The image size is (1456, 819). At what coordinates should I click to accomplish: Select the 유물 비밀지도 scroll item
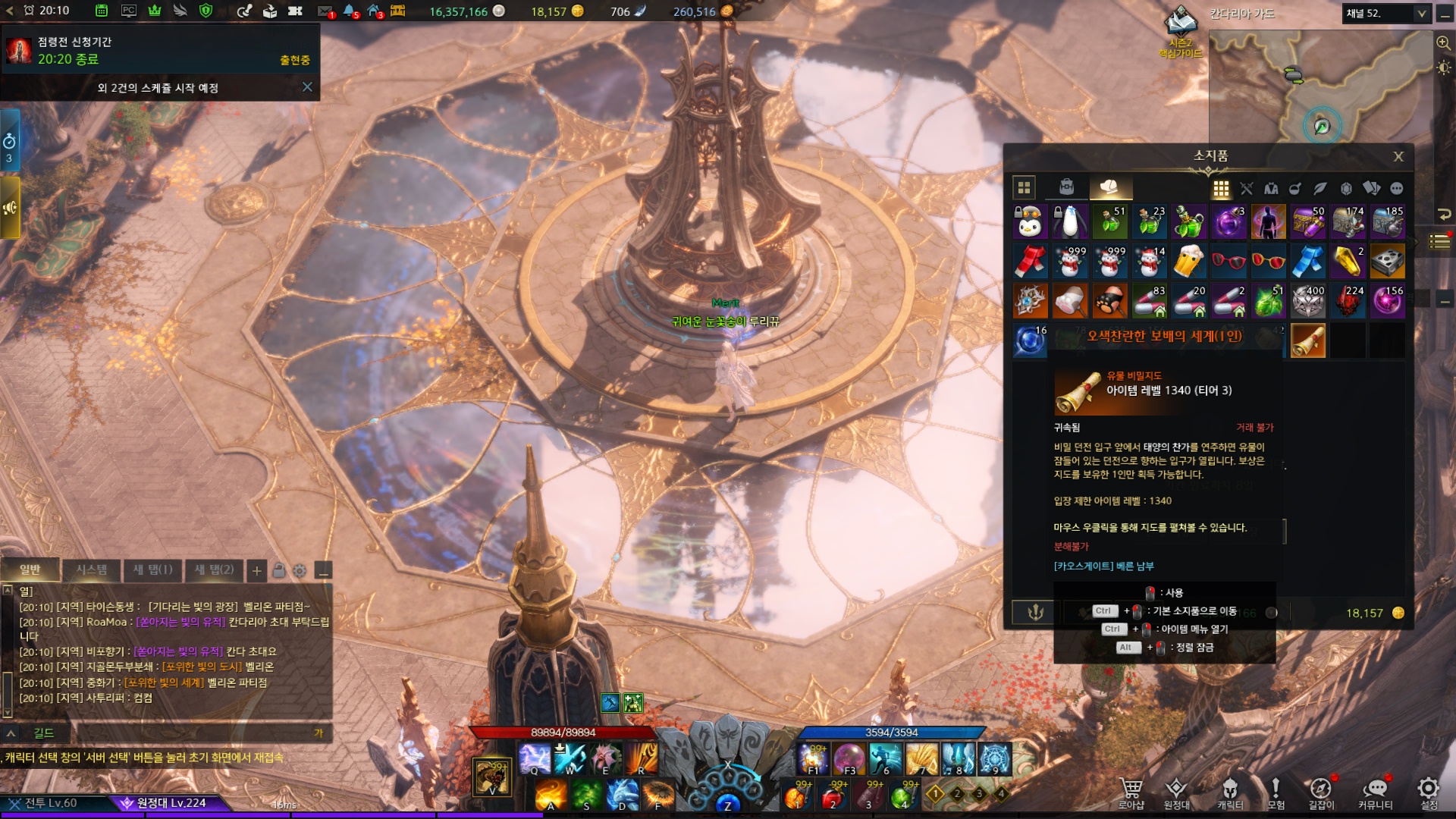1307,341
